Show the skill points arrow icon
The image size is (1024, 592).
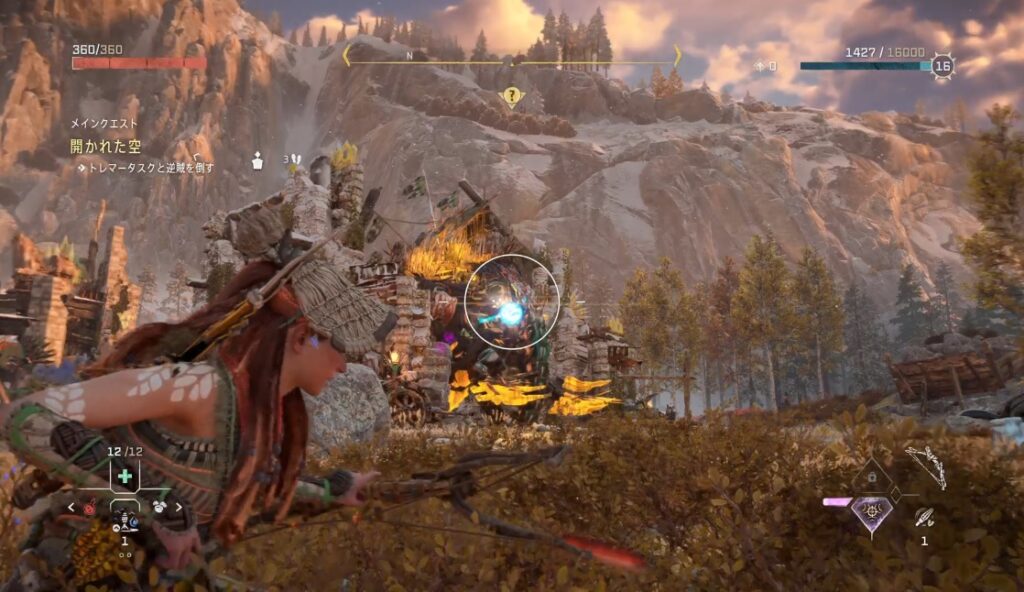point(760,66)
